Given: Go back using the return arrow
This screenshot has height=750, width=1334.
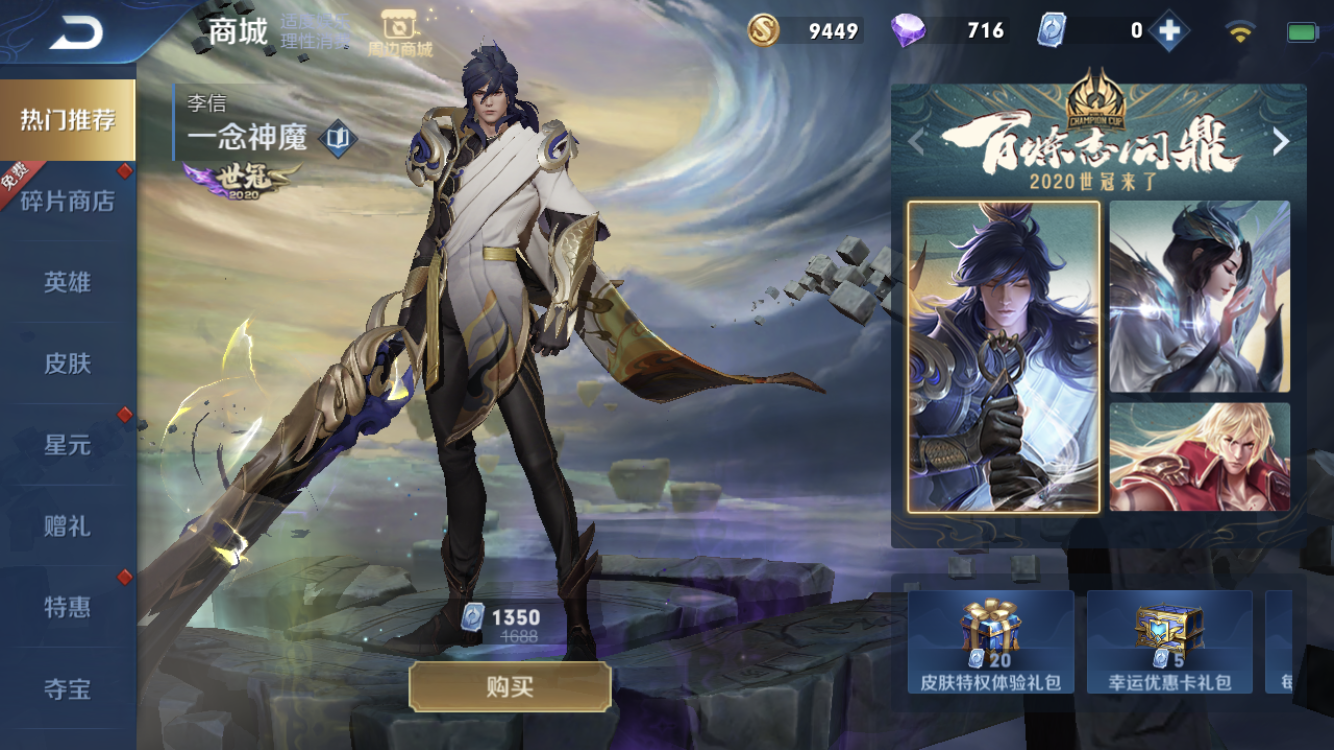Looking at the screenshot, I should coord(76,33).
